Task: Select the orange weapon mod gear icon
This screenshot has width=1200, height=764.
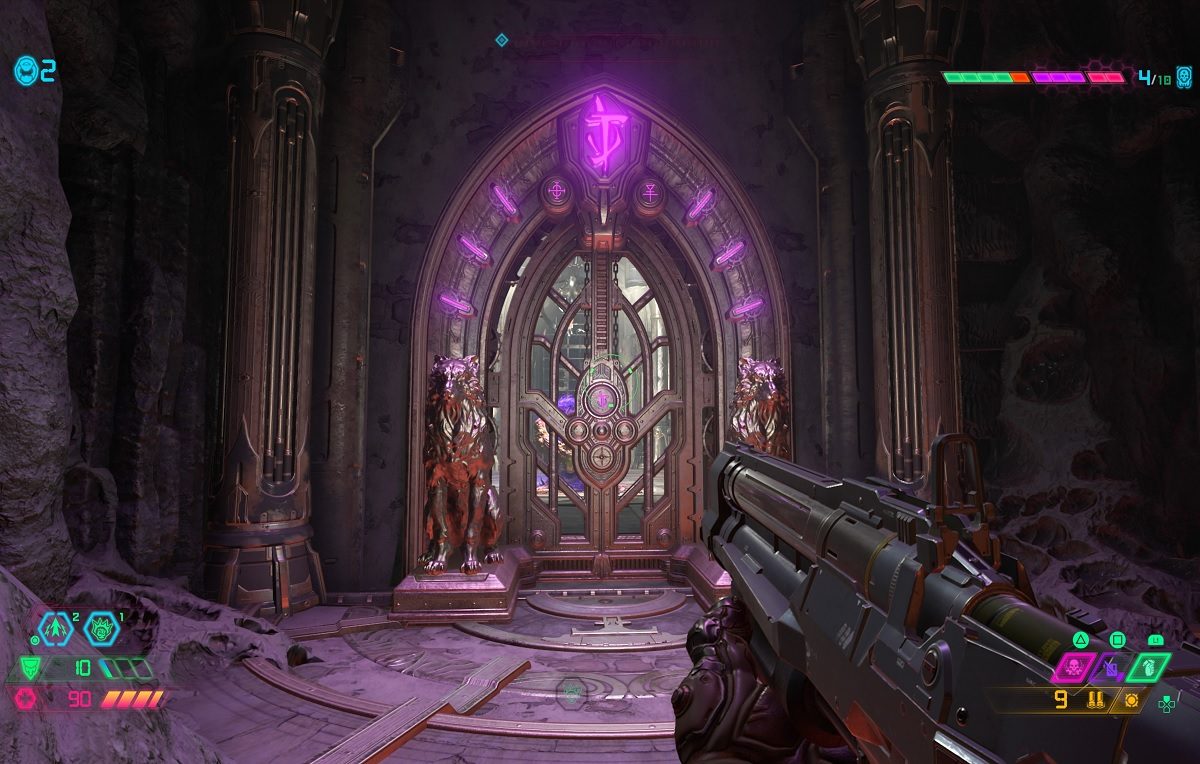Action: coord(1132,700)
